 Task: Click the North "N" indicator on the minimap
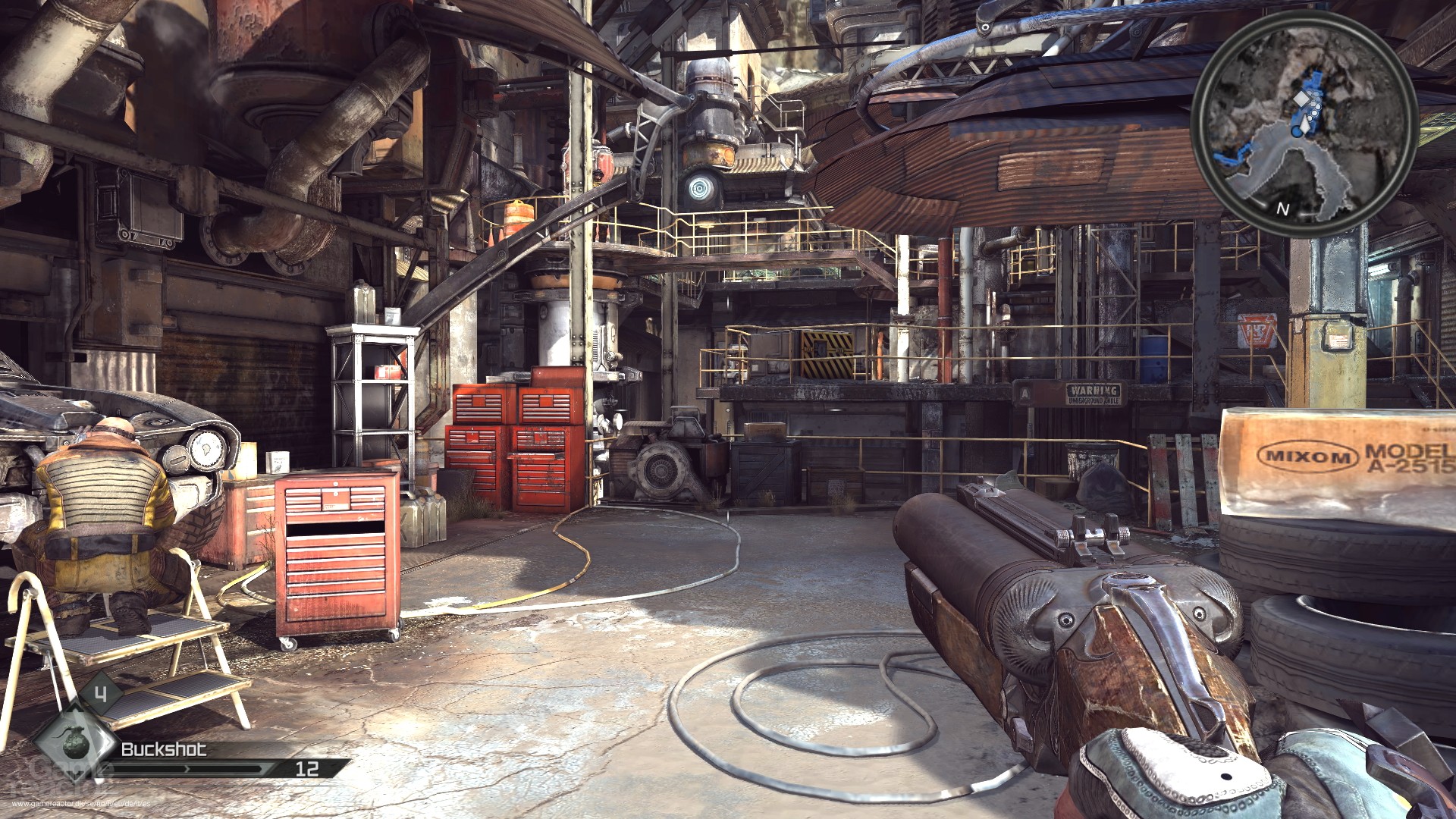pos(1282,209)
